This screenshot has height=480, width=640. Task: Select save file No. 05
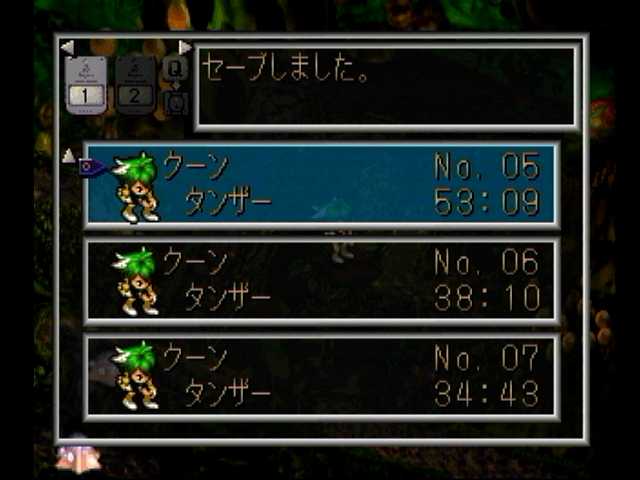322,185
